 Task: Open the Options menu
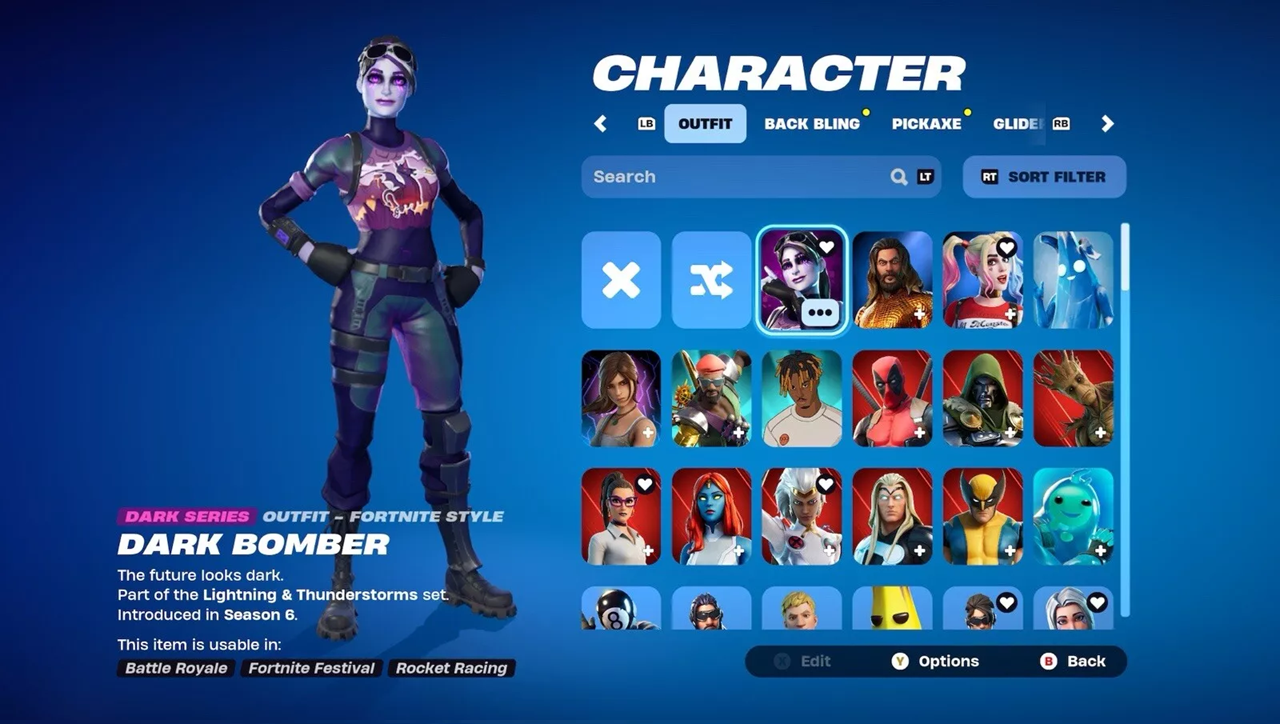(x=936, y=661)
